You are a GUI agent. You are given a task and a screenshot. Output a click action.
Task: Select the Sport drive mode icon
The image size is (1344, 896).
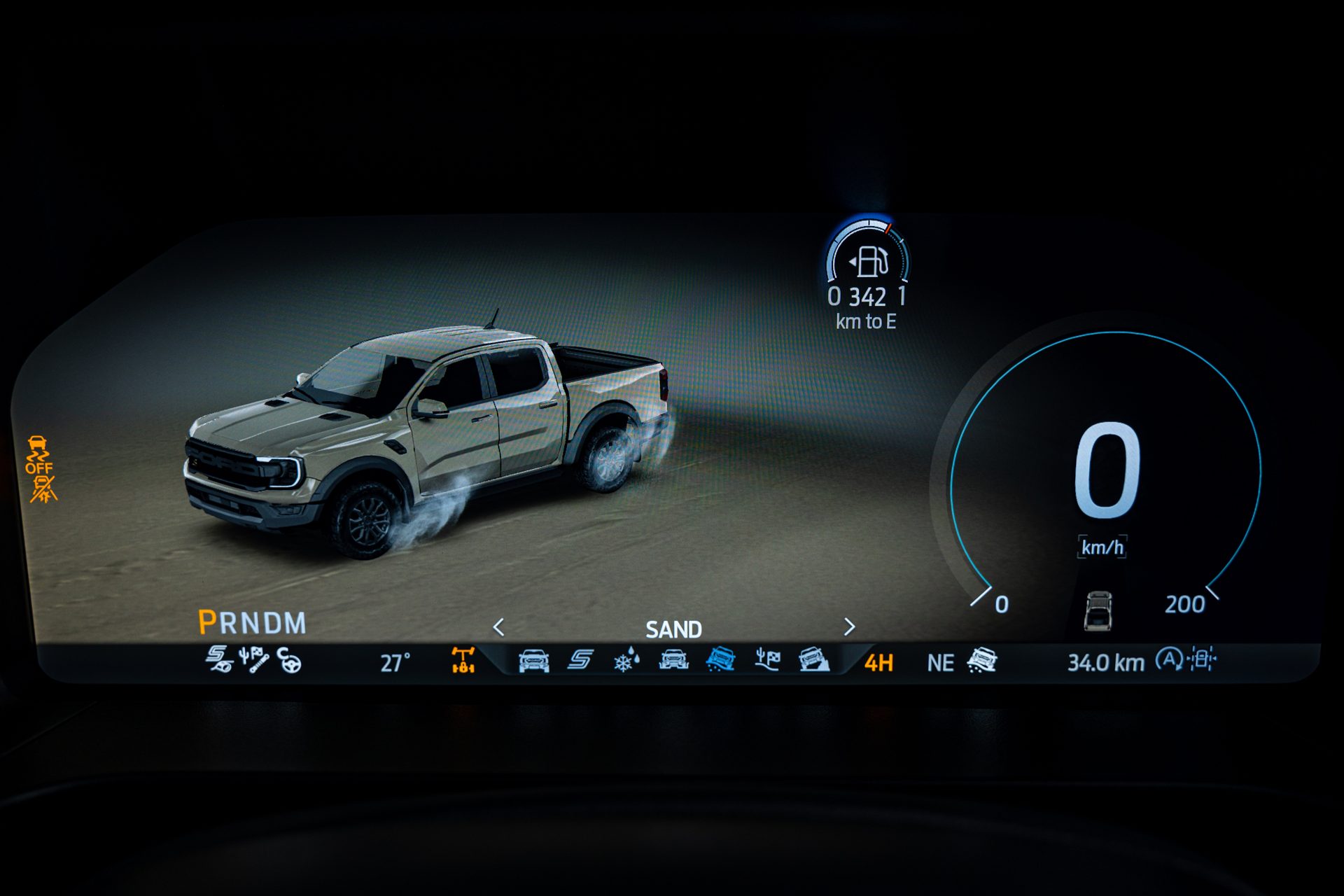578,660
